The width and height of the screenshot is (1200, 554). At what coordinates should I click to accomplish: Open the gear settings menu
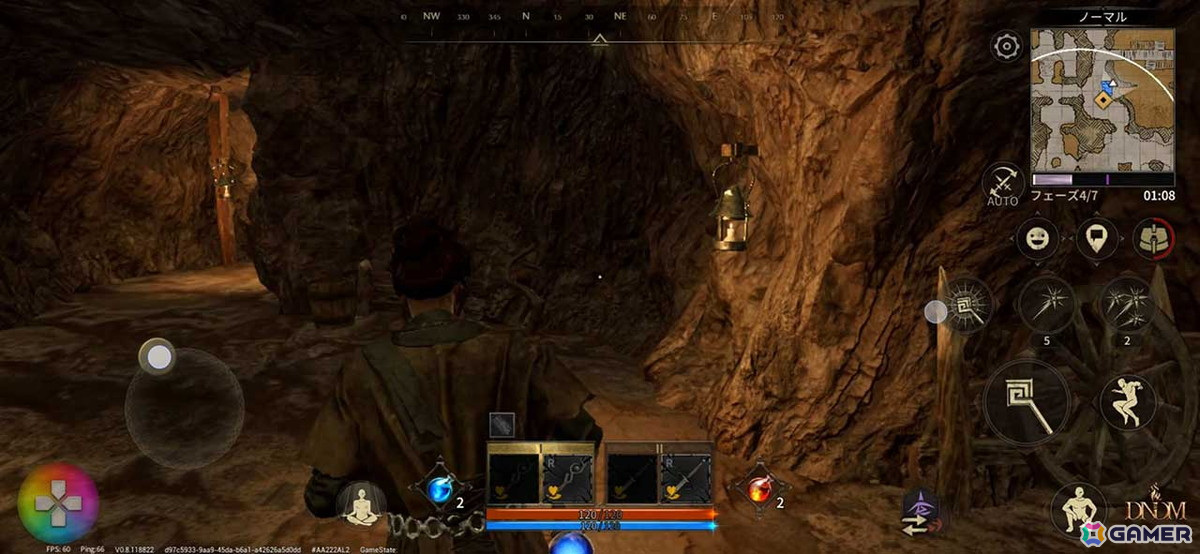(1006, 46)
